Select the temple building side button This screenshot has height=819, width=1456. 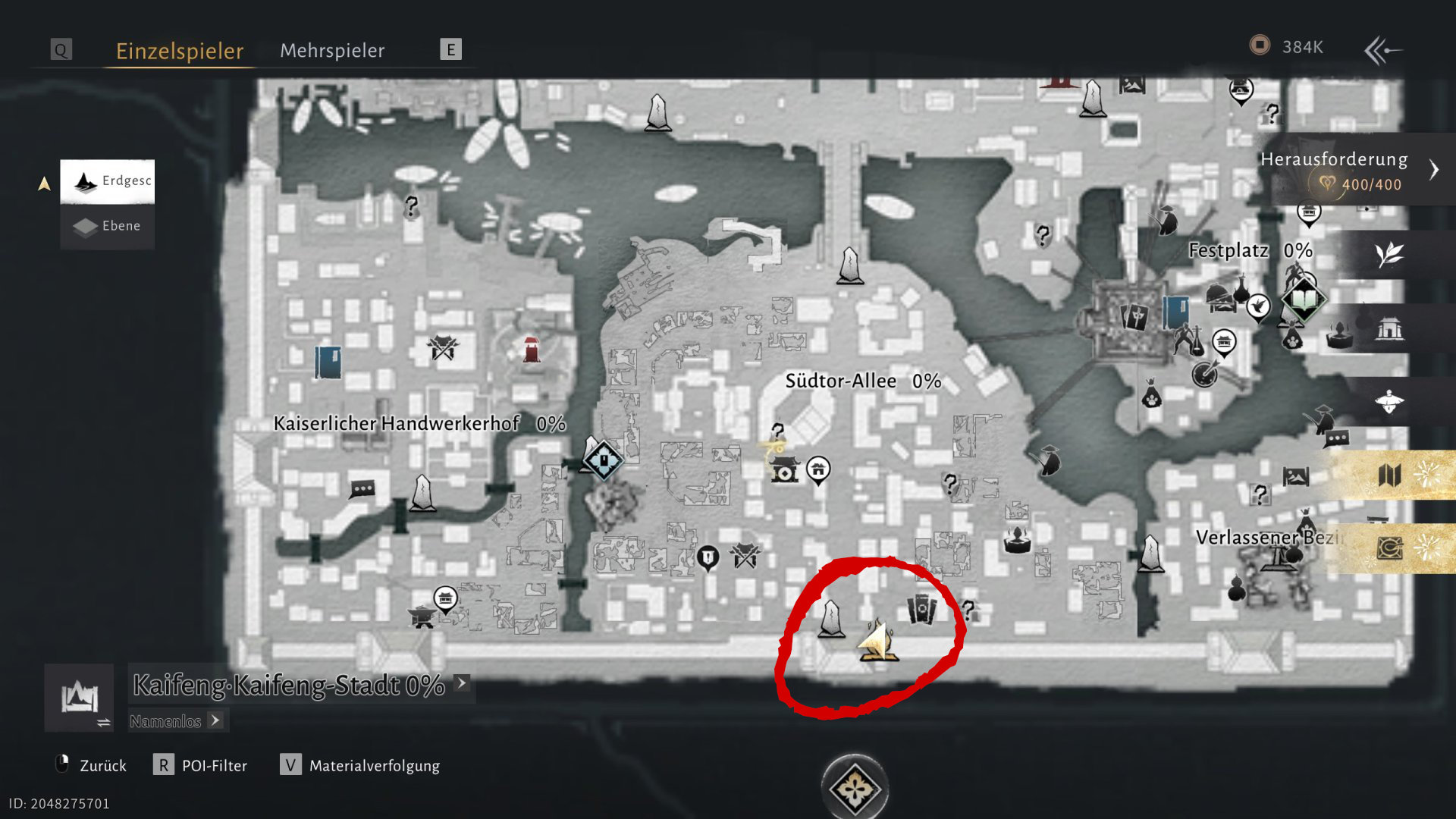[1389, 328]
